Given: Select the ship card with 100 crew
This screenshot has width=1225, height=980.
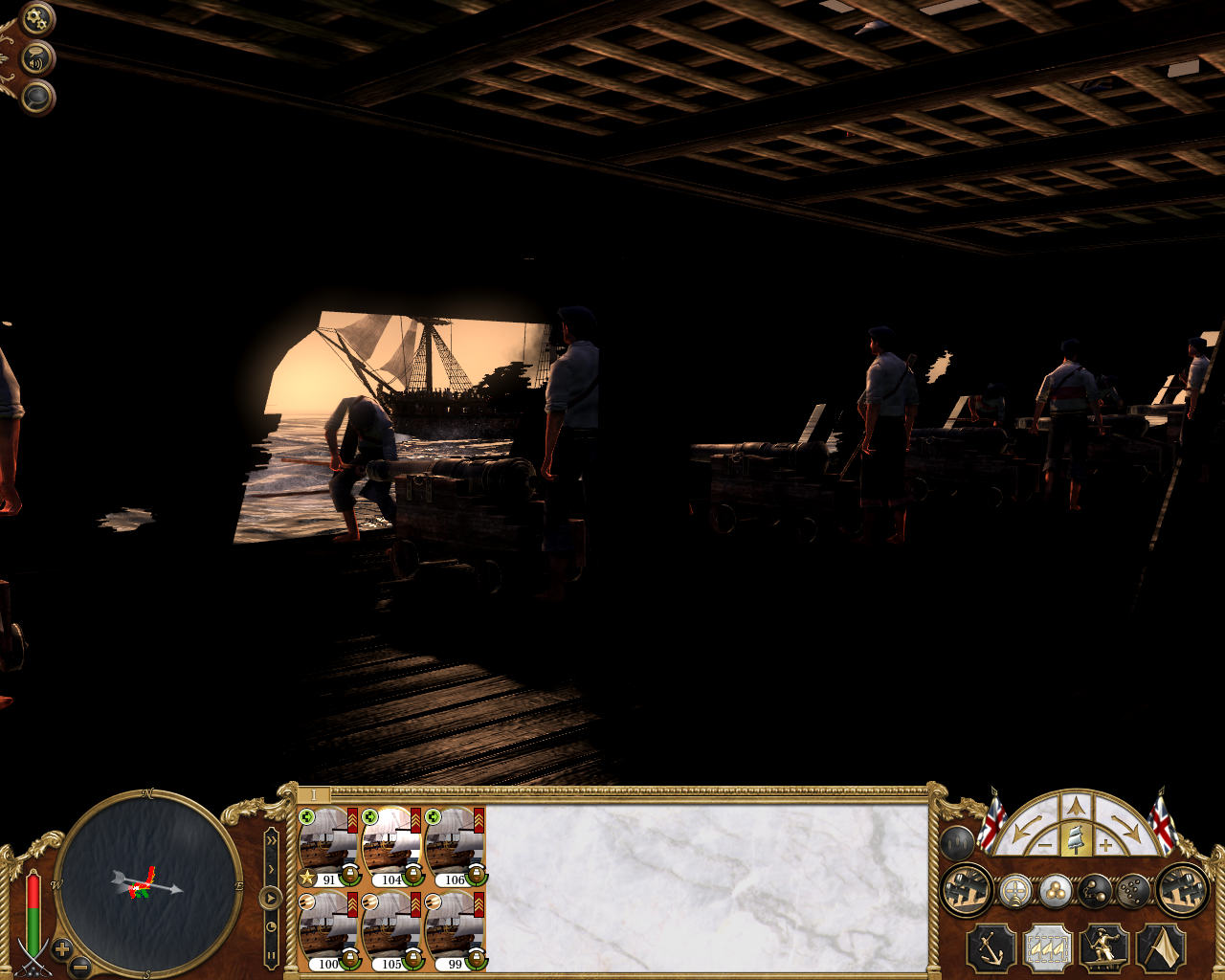Looking at the screenshot, I should click(x=327, y=931).
